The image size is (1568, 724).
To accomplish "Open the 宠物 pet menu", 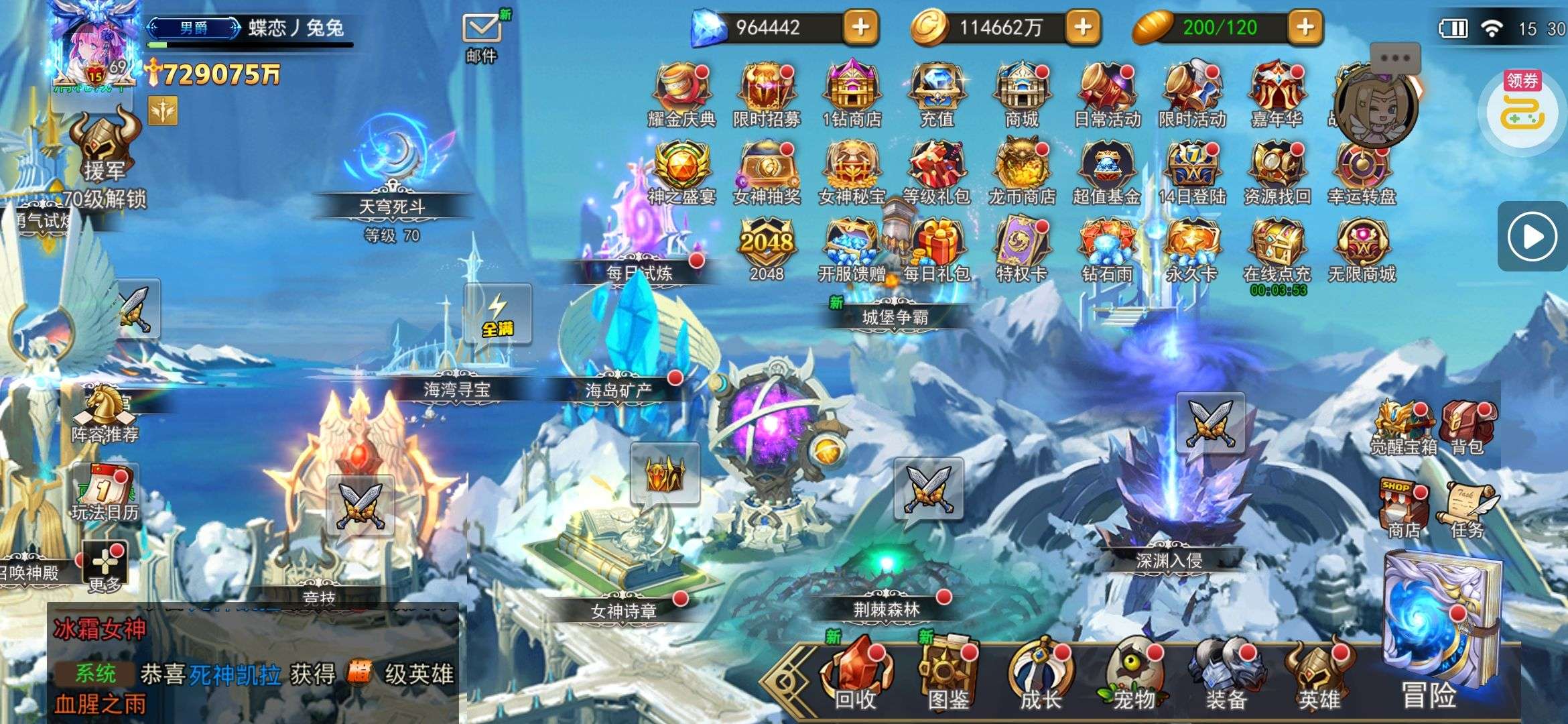I will click(1133, 676).
